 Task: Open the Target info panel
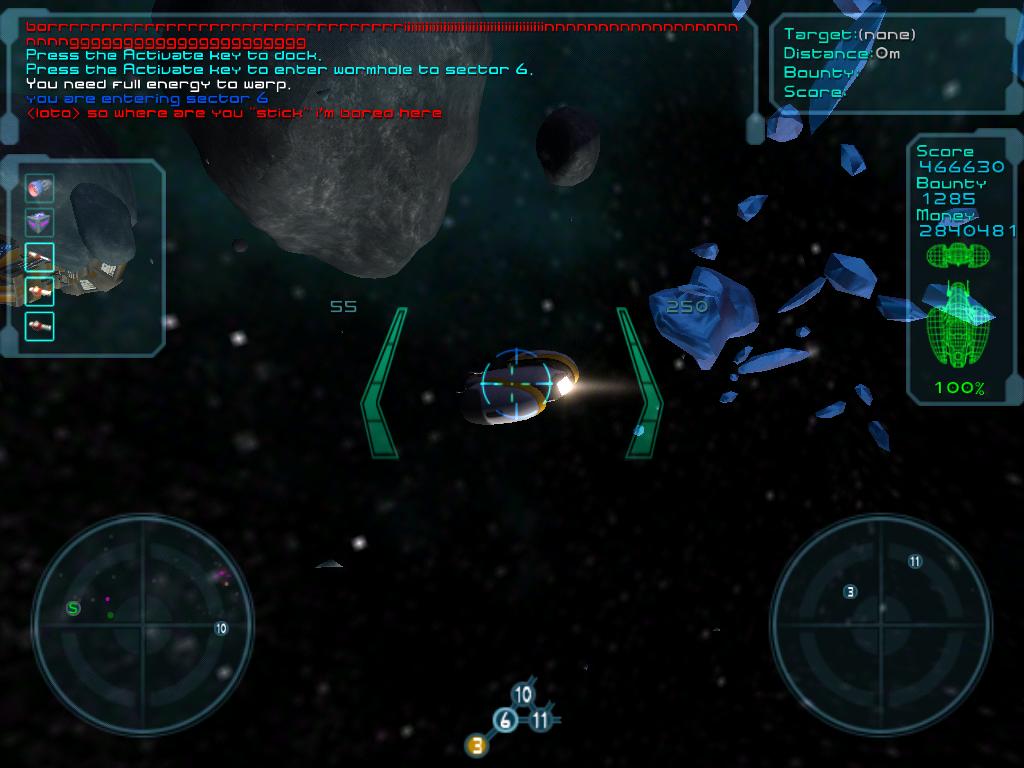coord(868,63)
